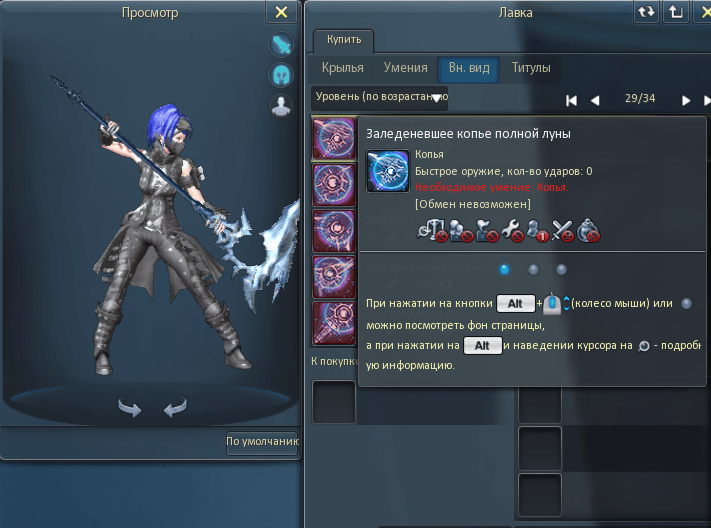Reset preview with По умолчанию button
711x528 pixels.
click(x=262, y=441)
